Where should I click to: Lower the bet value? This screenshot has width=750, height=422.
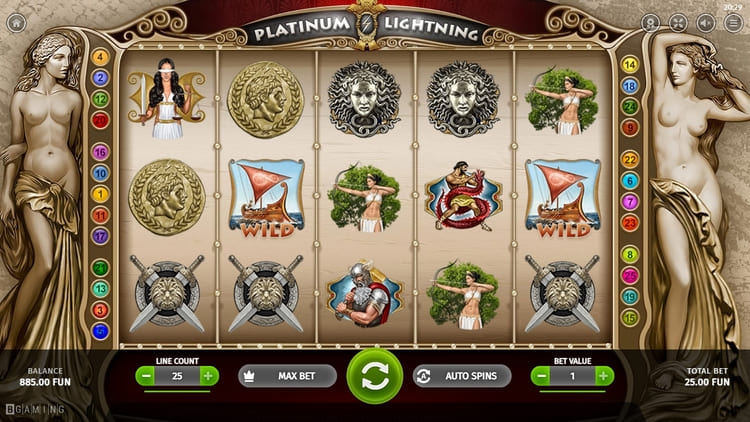(x=541, y=376)
